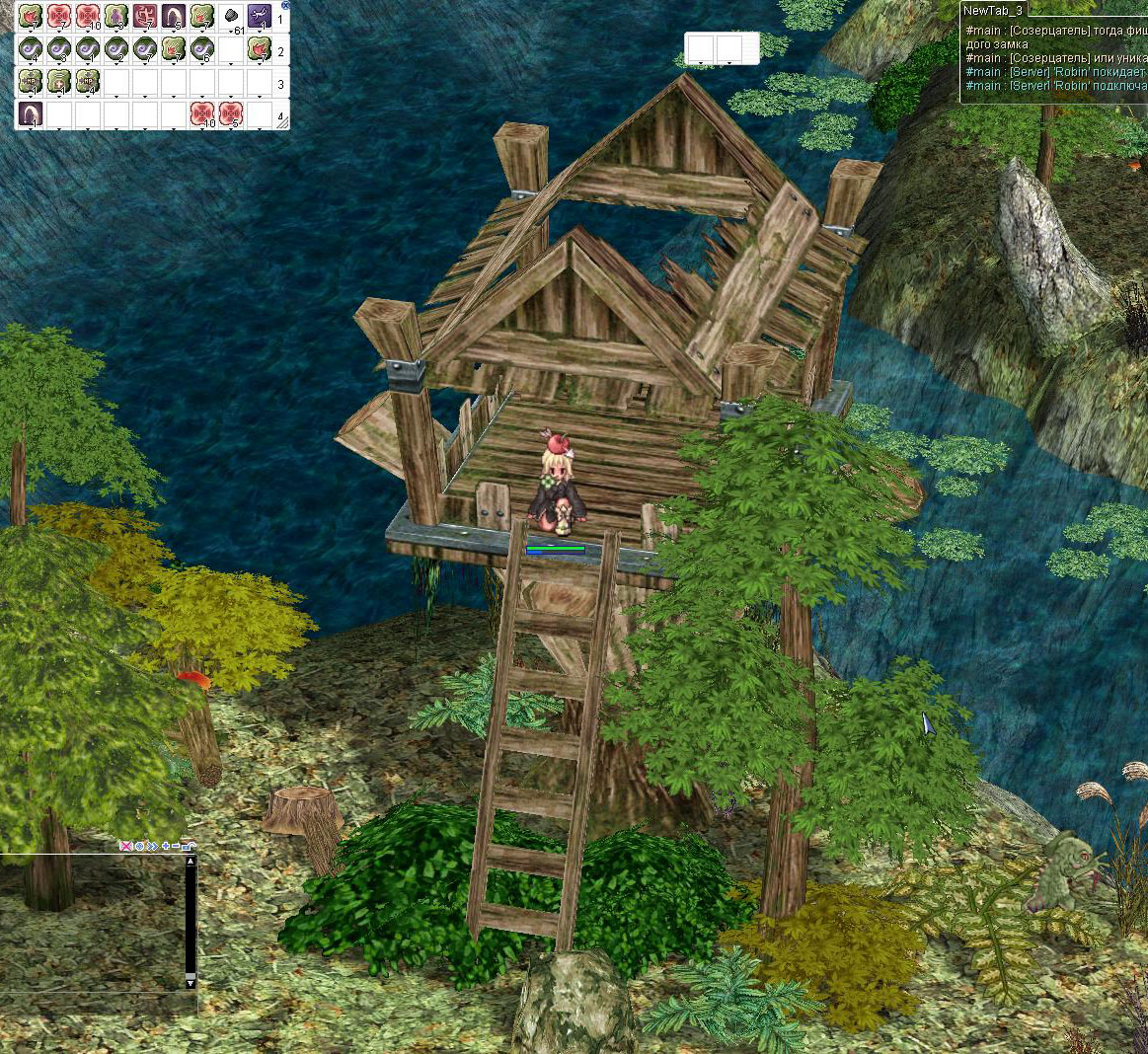Click the minus button above chat
Screen dimensions: 1148x1054
(176, 846)
